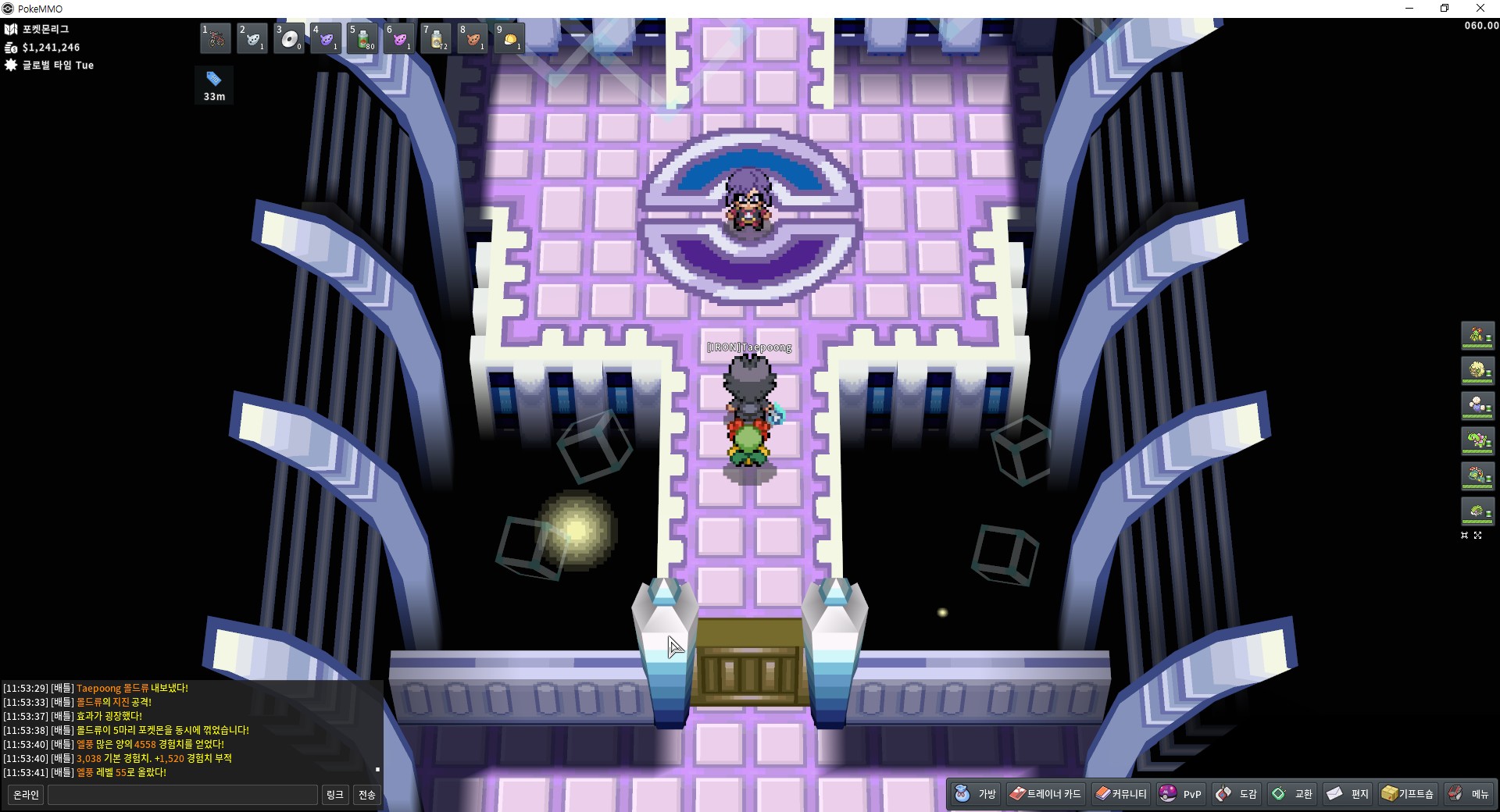Open the 가방 bag button
Screen dimensions: 1500x812
pyautogui.click(x=976, y=794)
